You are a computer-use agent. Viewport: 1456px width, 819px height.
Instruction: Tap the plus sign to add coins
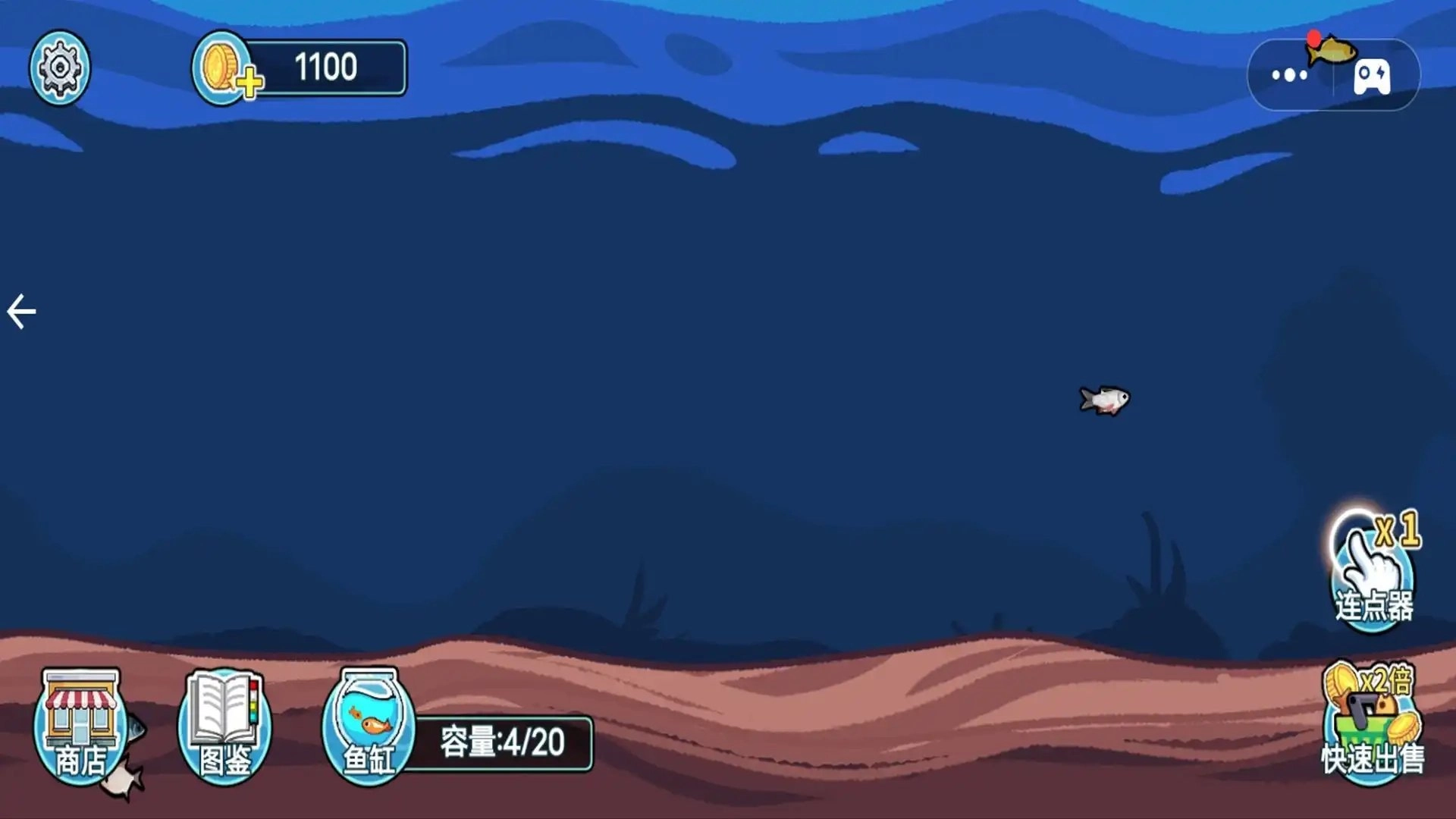click(x=250, y=81)
